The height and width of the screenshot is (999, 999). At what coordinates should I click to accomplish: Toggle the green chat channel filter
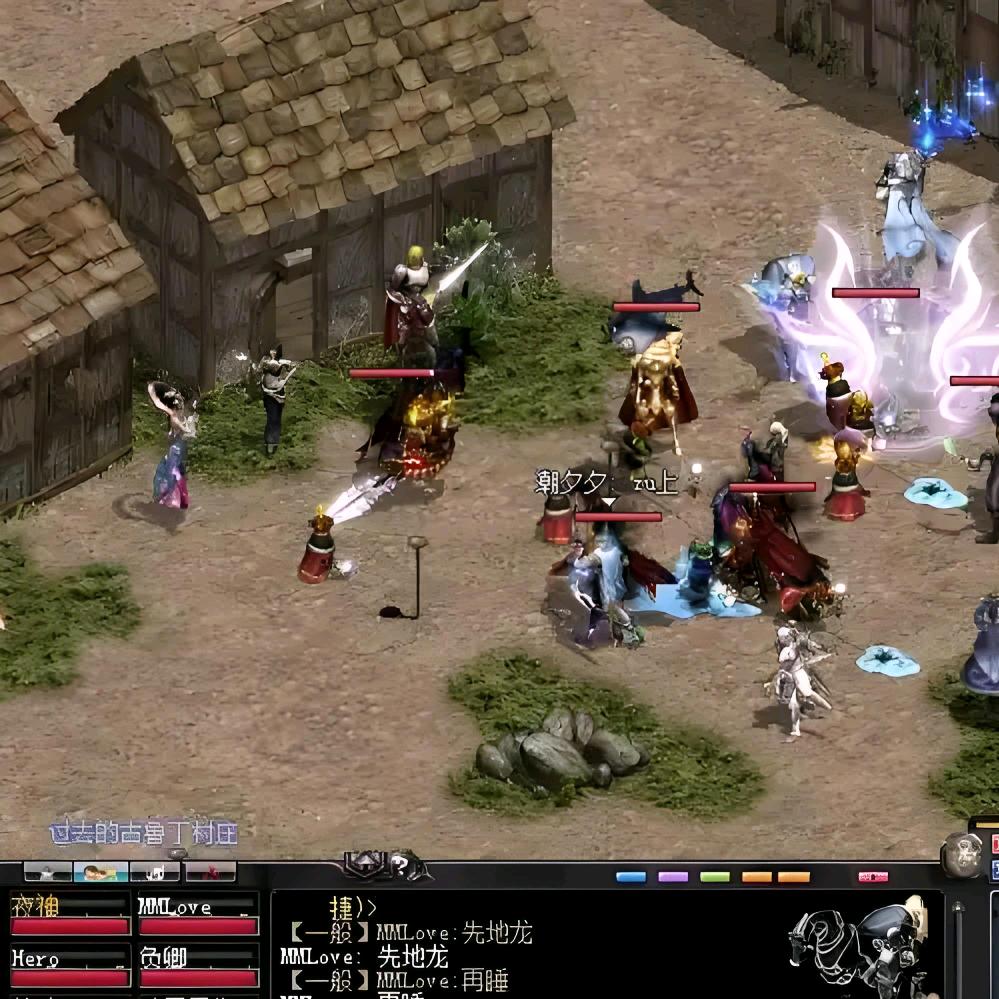tap(715, 877)
